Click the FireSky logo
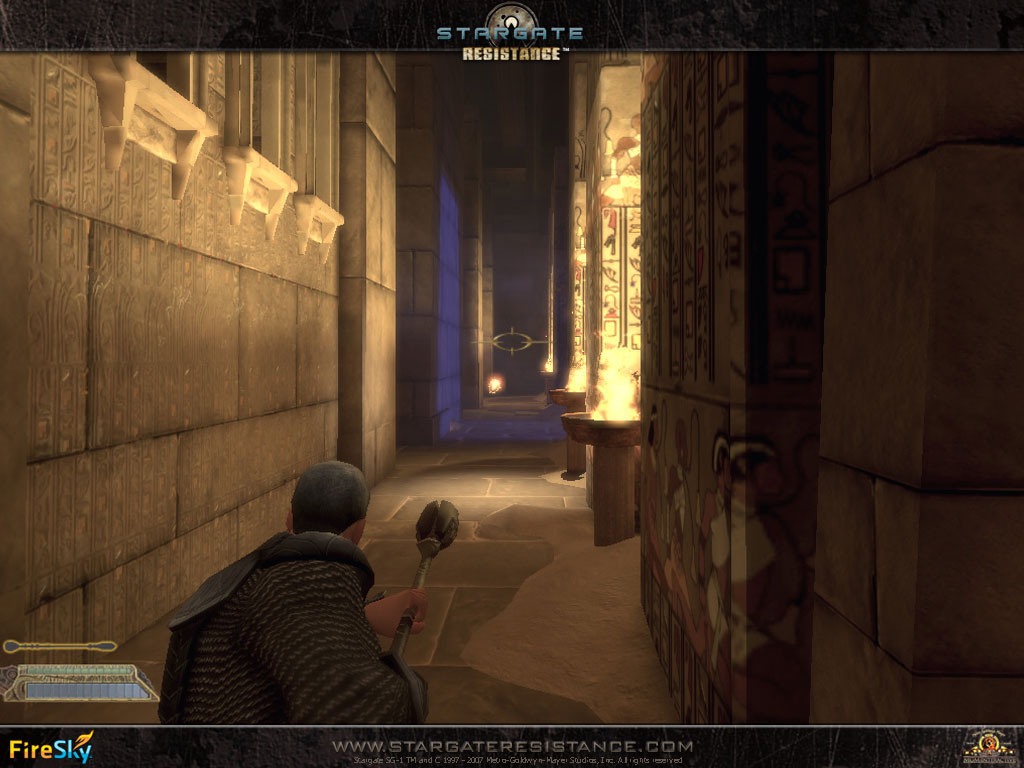 point(51,748)
